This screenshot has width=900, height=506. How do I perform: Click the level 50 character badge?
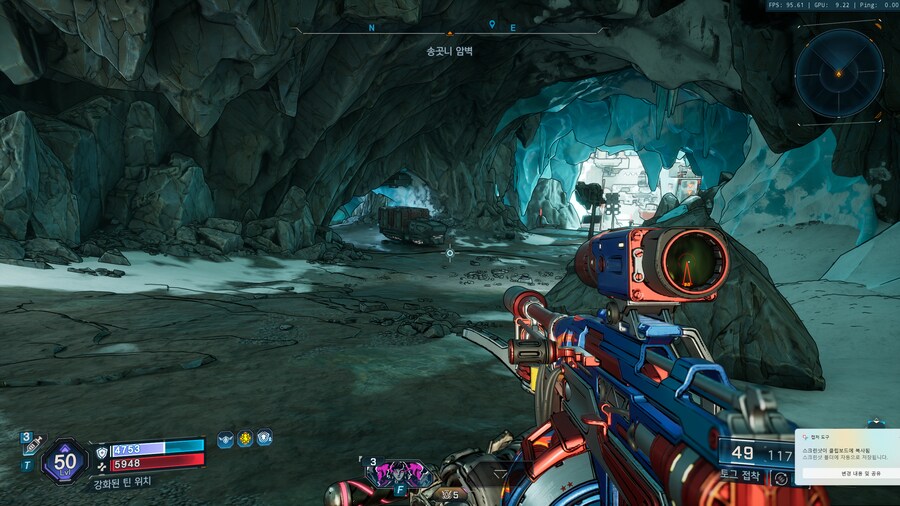[65, 461]
